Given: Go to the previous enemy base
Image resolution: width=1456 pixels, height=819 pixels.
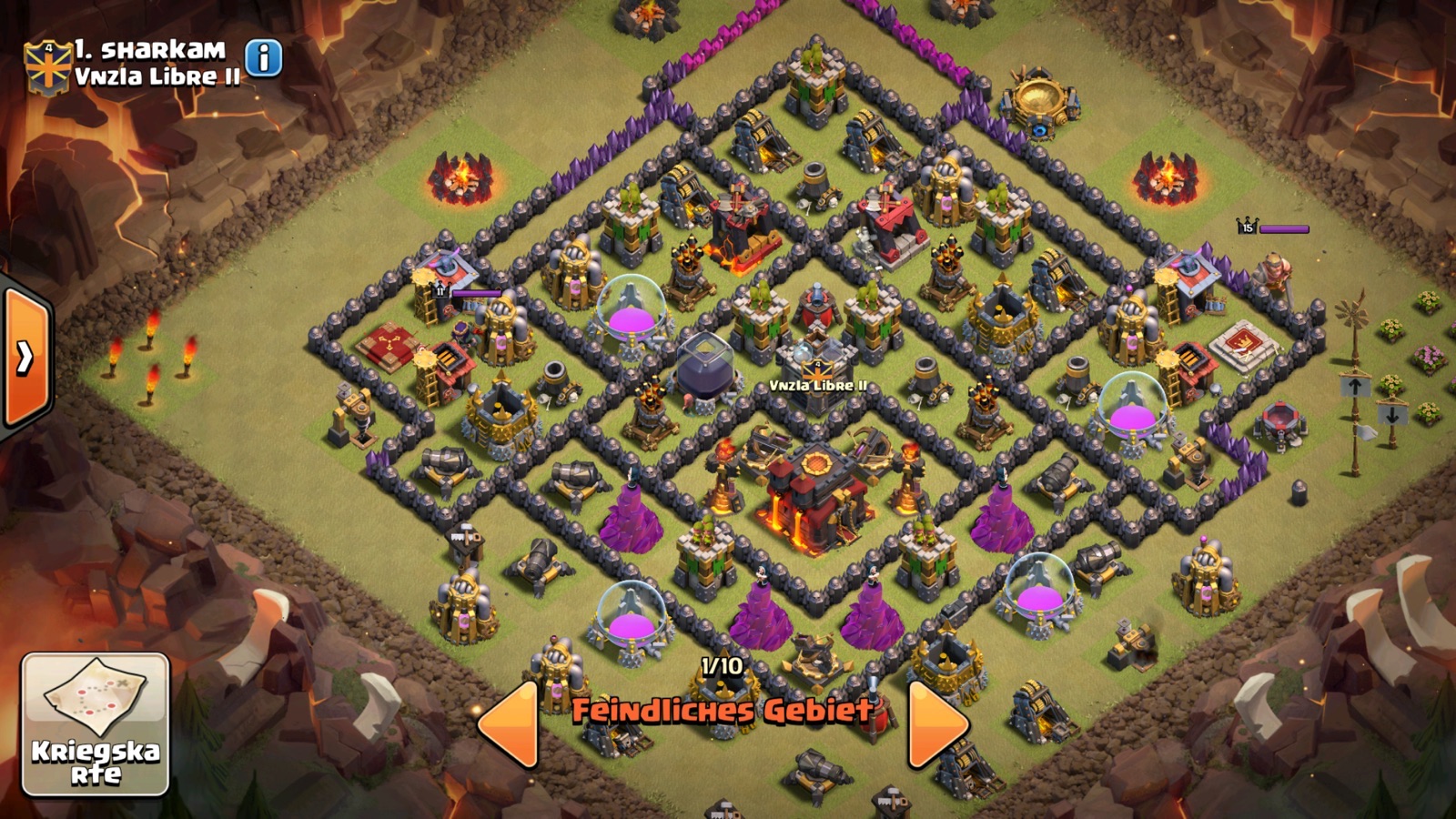Looking at the screenshot, I should 510,722.
